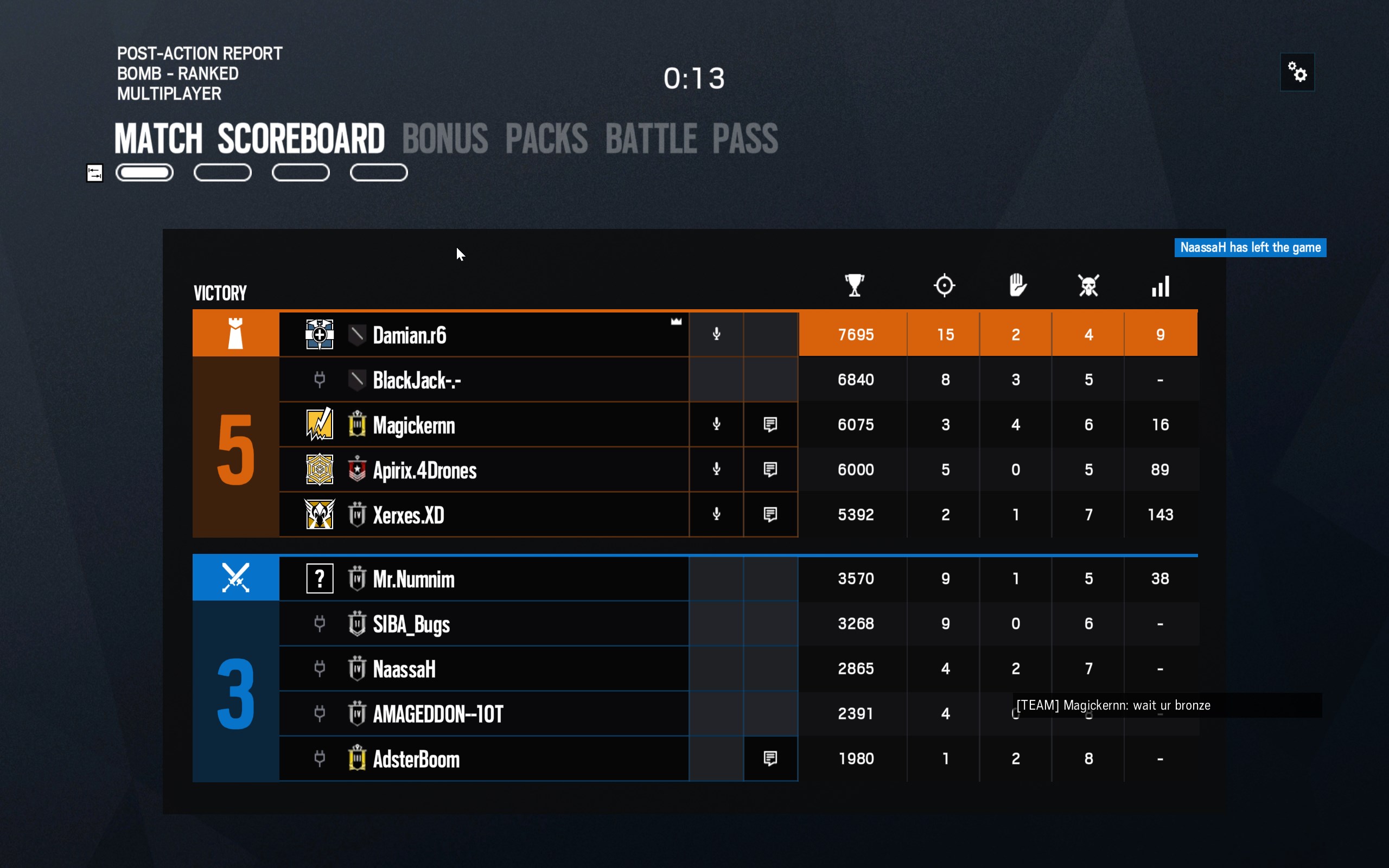Switch to the Match Scoreboard tab
The height and width of the screenshot is (868, 1389).
(x=249, y=138)
